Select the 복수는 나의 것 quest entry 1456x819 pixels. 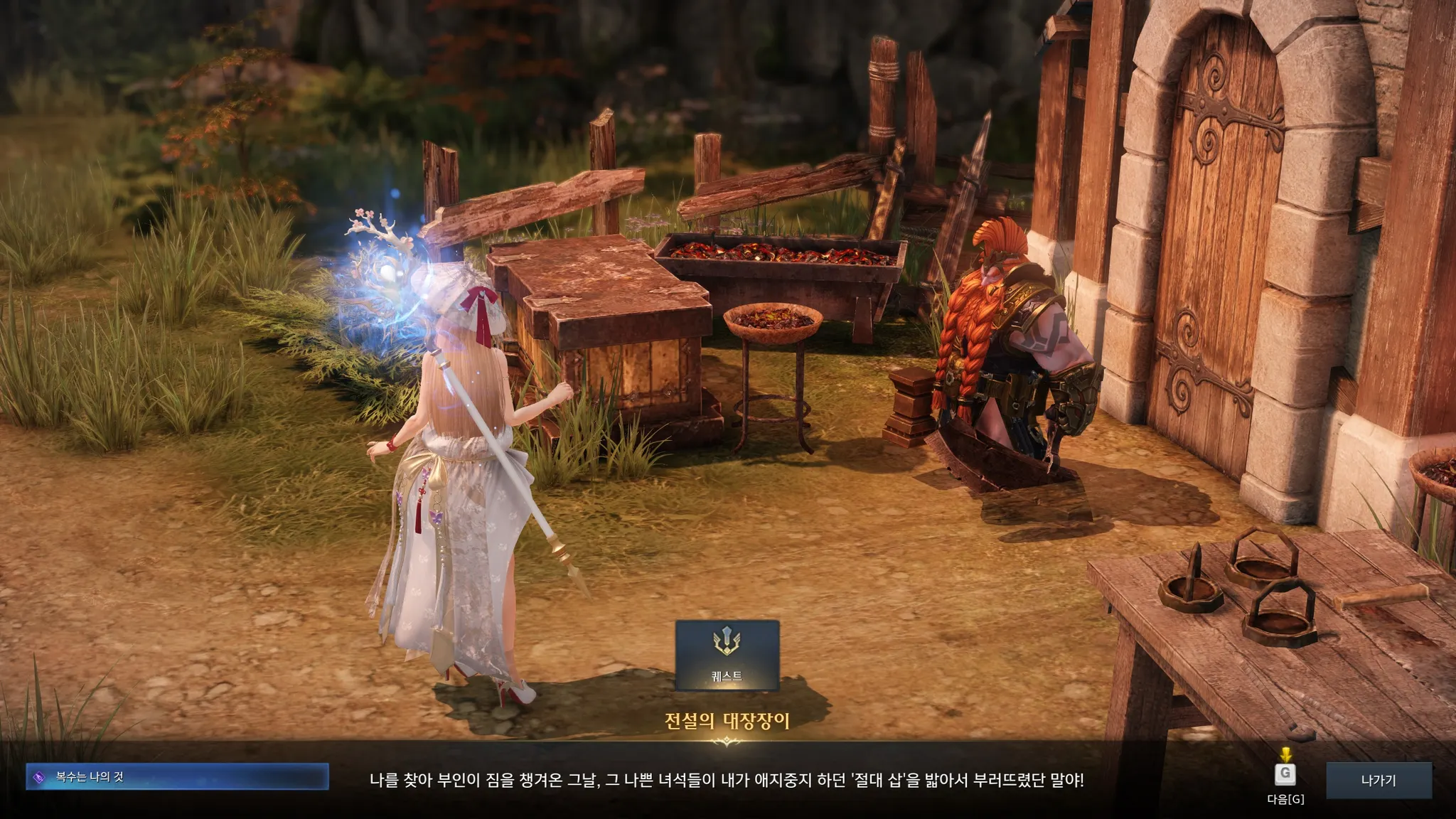177,777
